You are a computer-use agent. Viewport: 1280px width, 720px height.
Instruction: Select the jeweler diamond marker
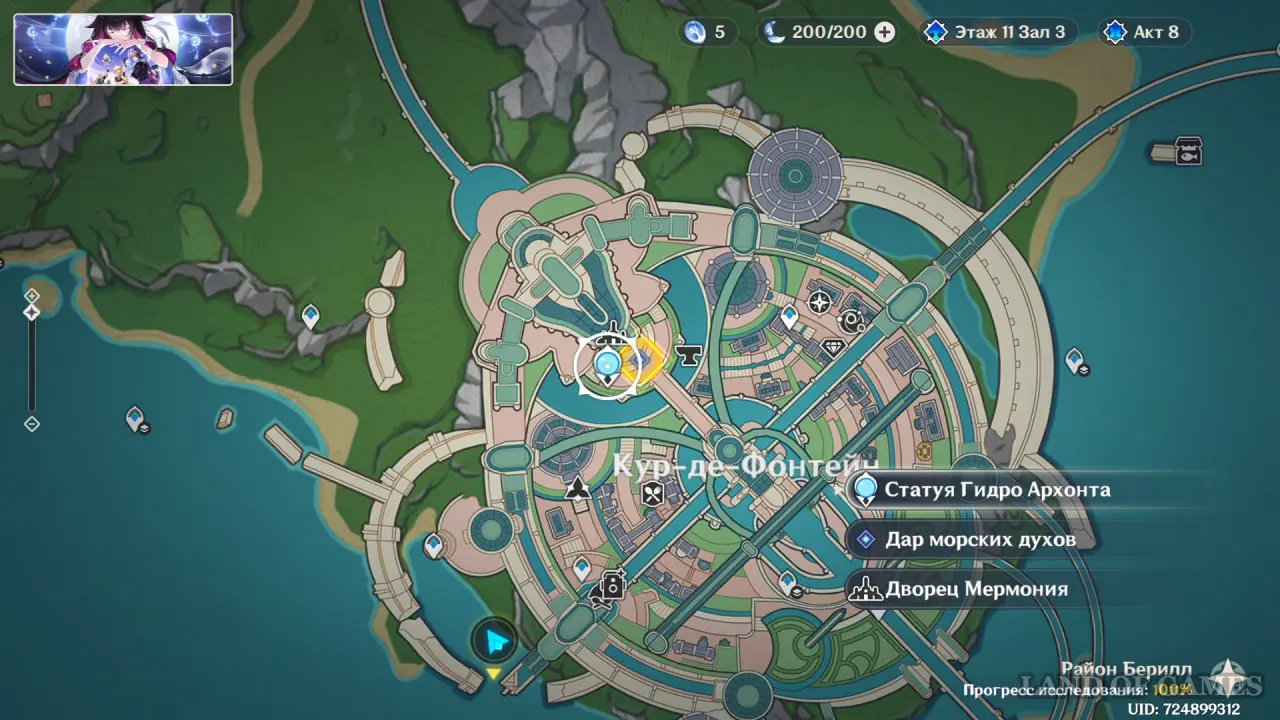tap(834, 348)
